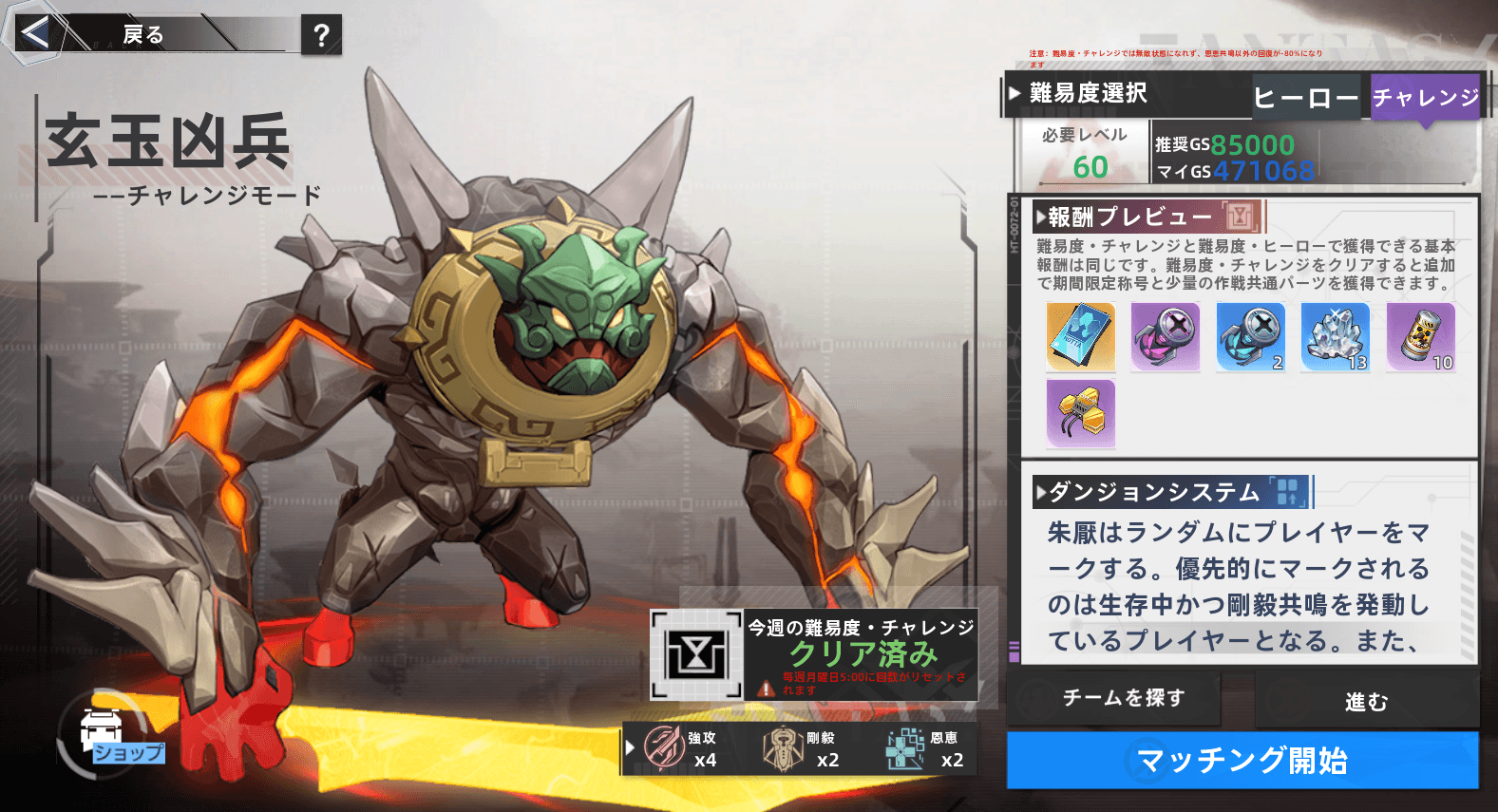Expand the ダンジョンシステム panel
1498x812 pixels.
pyautogui.click(x=1147, y=493)
